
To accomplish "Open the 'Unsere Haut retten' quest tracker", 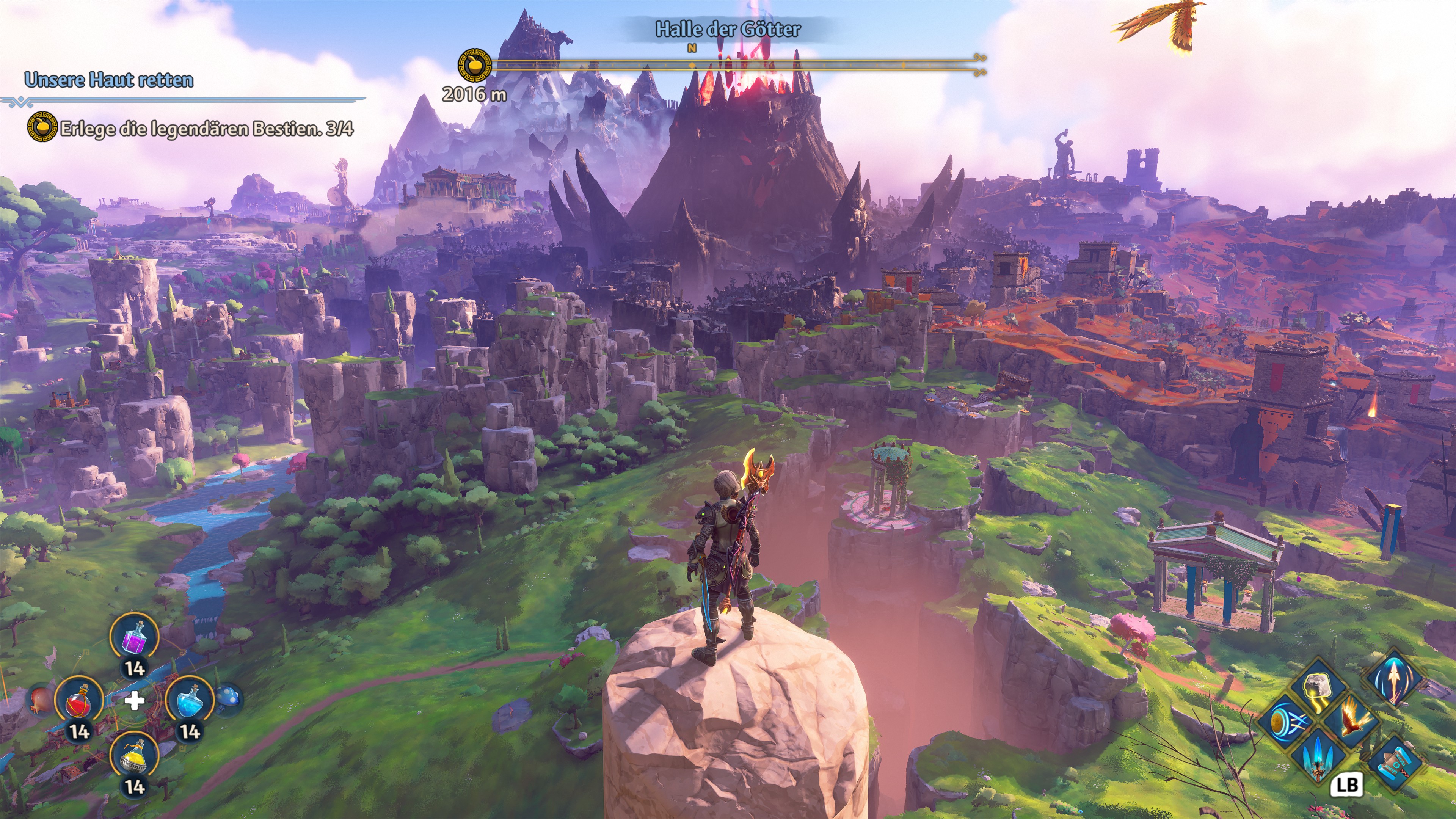I will point(109,80).
